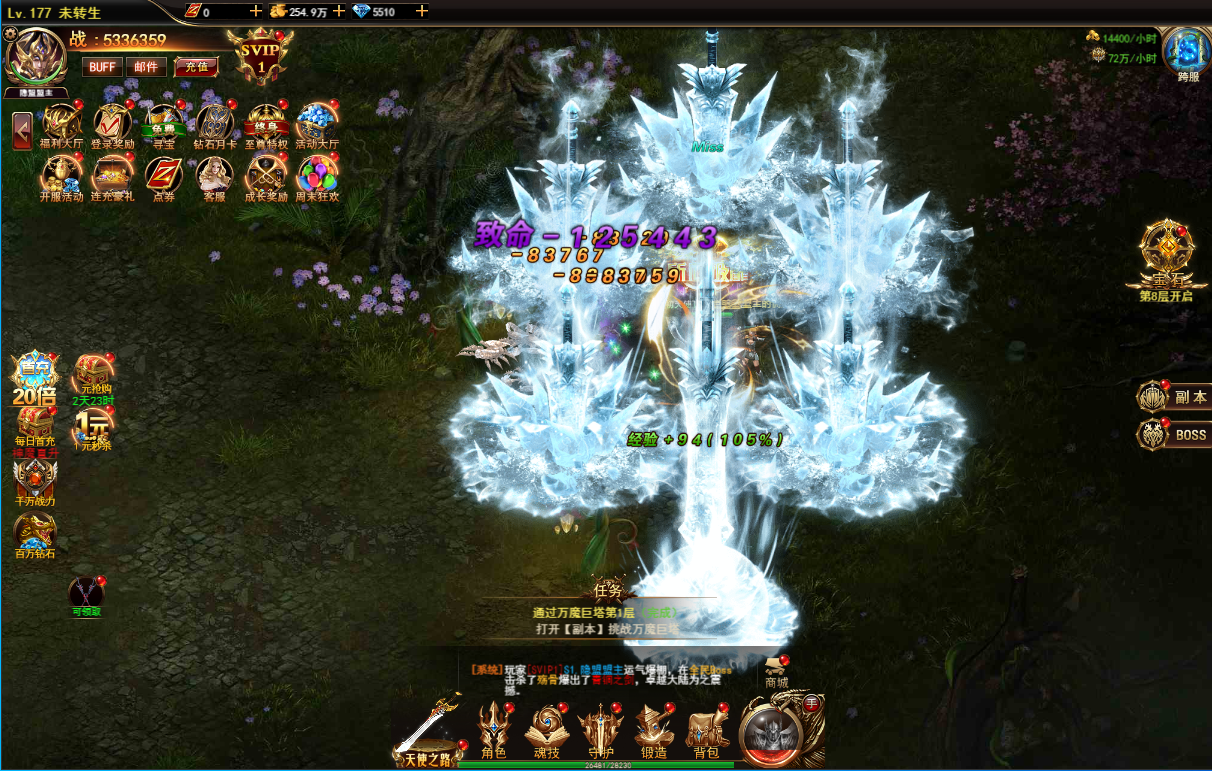
Task: Open the 活动大厅 activity hall icon
Action: pyautogui.click(x=316, y=125)
